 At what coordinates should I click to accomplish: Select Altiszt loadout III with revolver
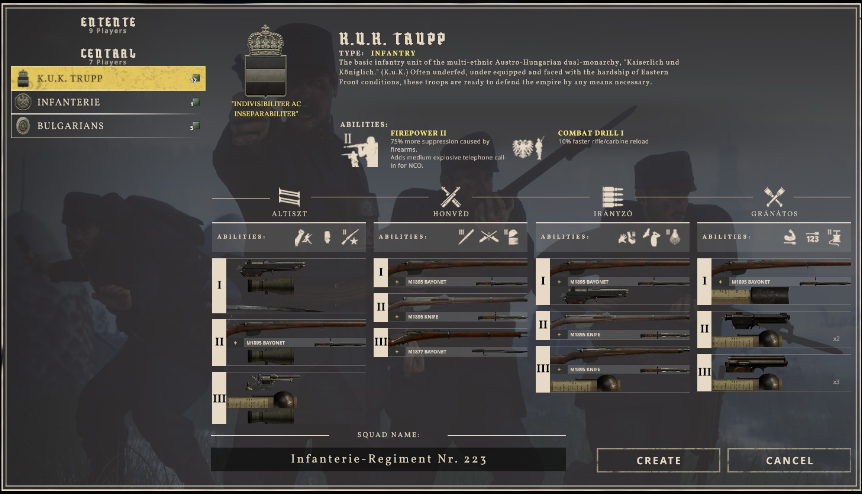pos(296,396)
